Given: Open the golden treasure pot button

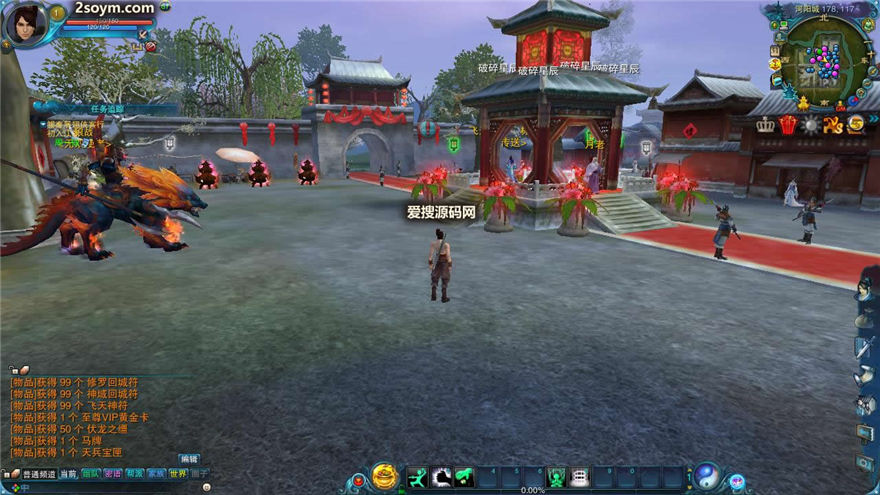Looking at the screenshot, I should (x=384, y=477).
